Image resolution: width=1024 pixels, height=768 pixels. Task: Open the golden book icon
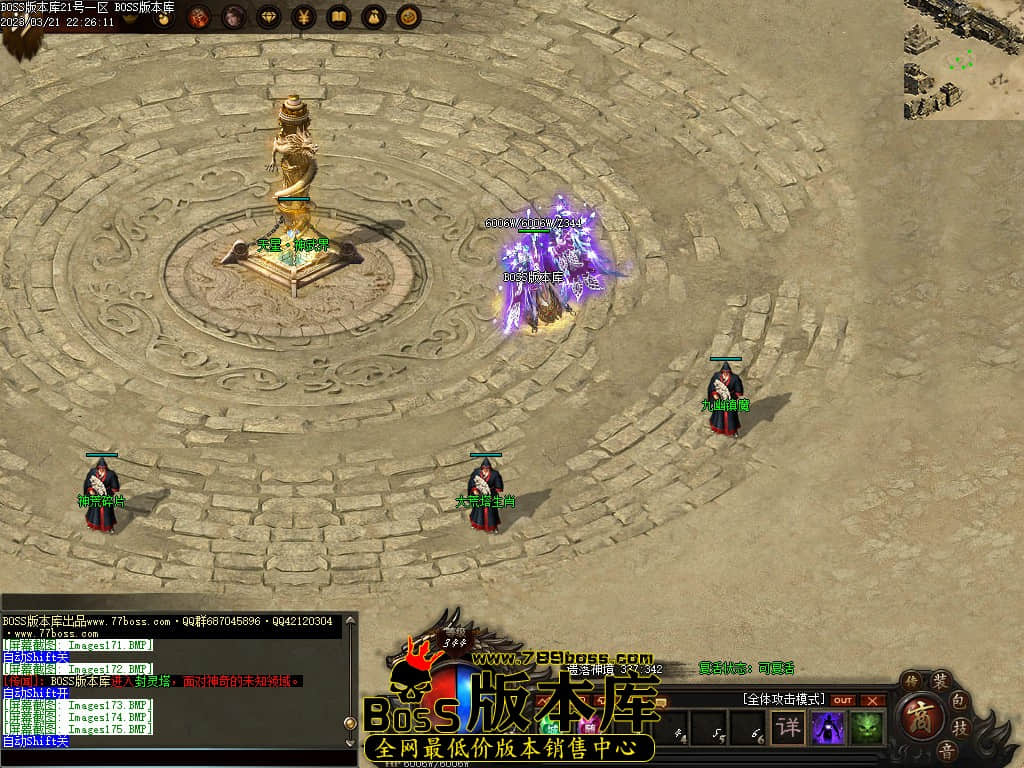pos(339,17)
